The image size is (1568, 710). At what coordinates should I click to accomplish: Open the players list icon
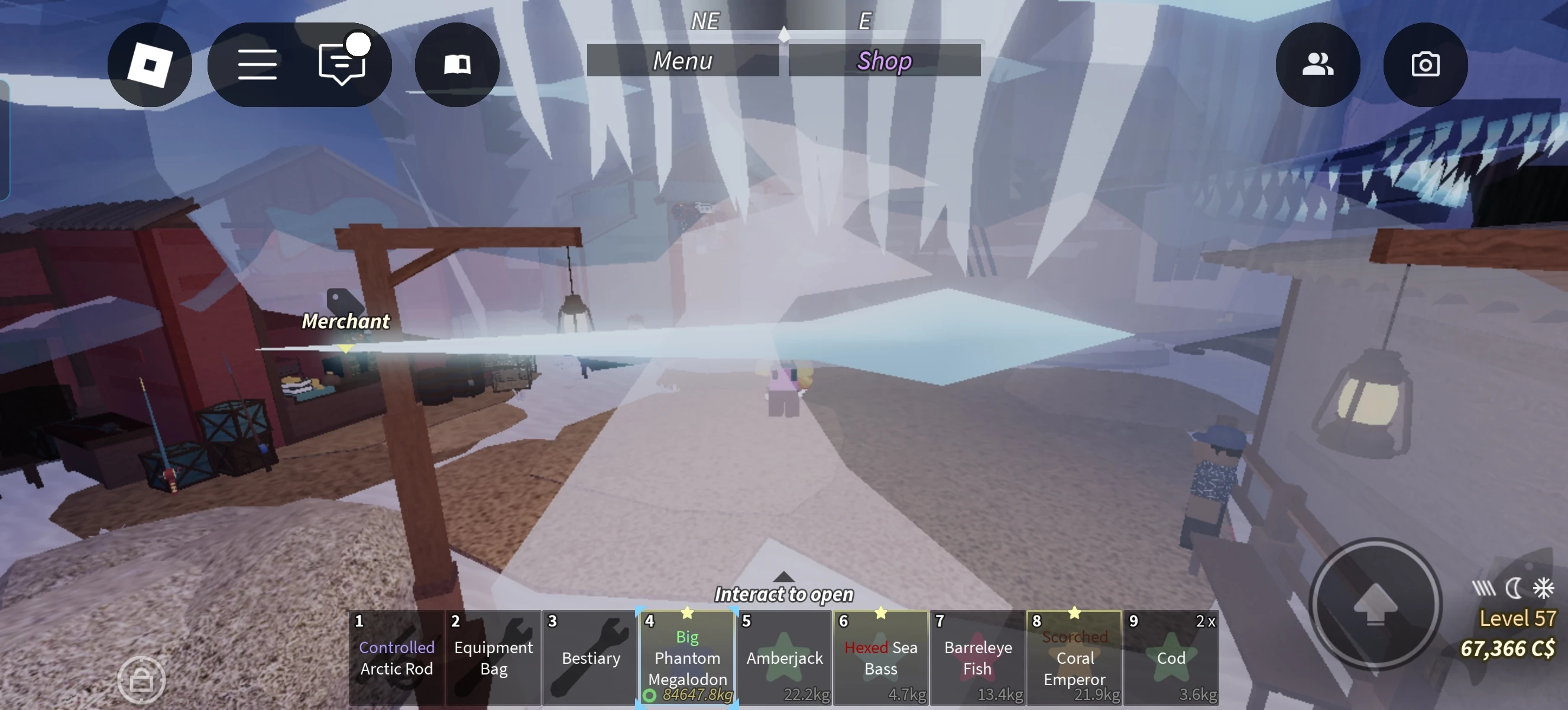1318,64
